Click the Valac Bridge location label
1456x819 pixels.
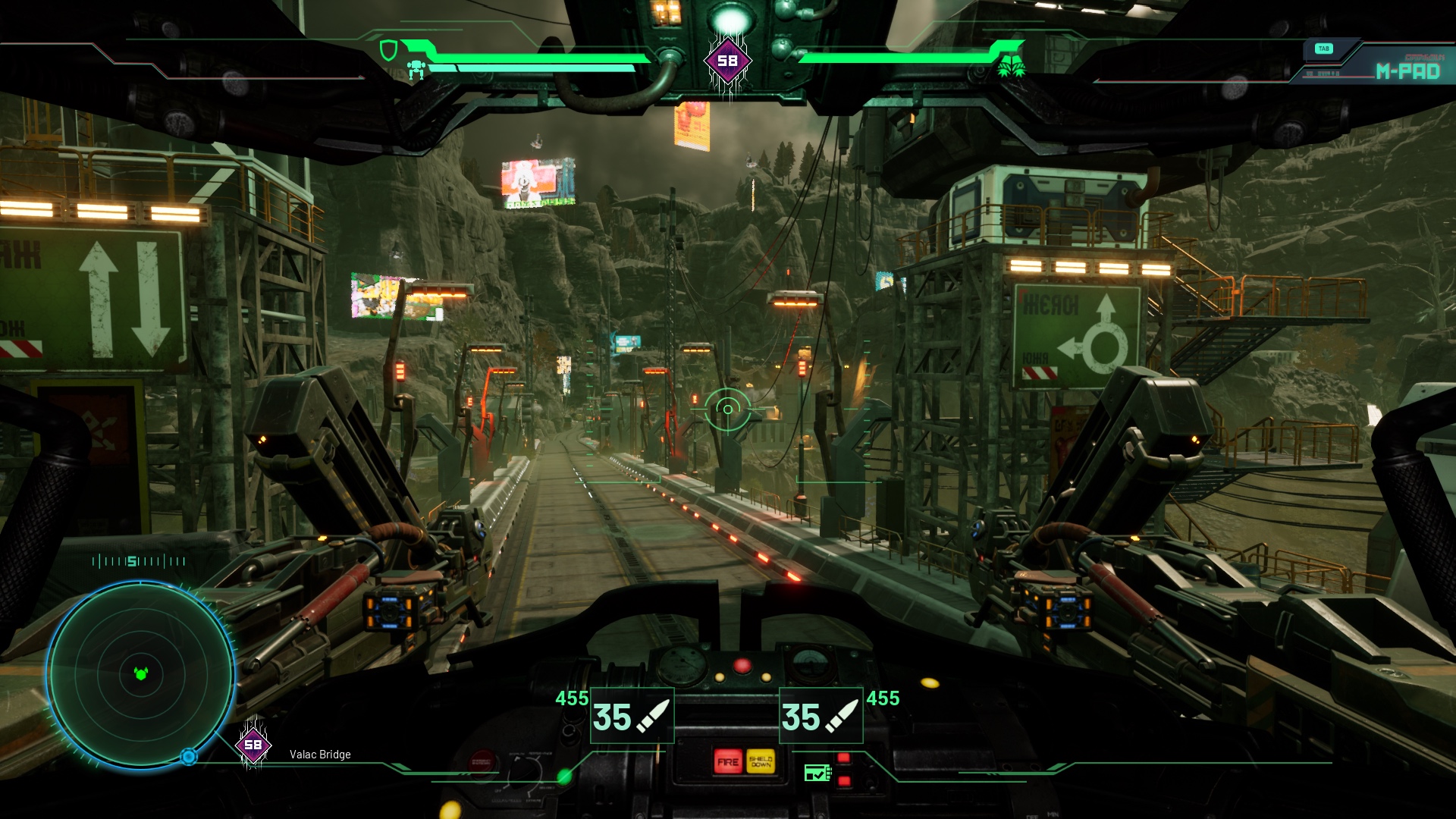(319, 755)
